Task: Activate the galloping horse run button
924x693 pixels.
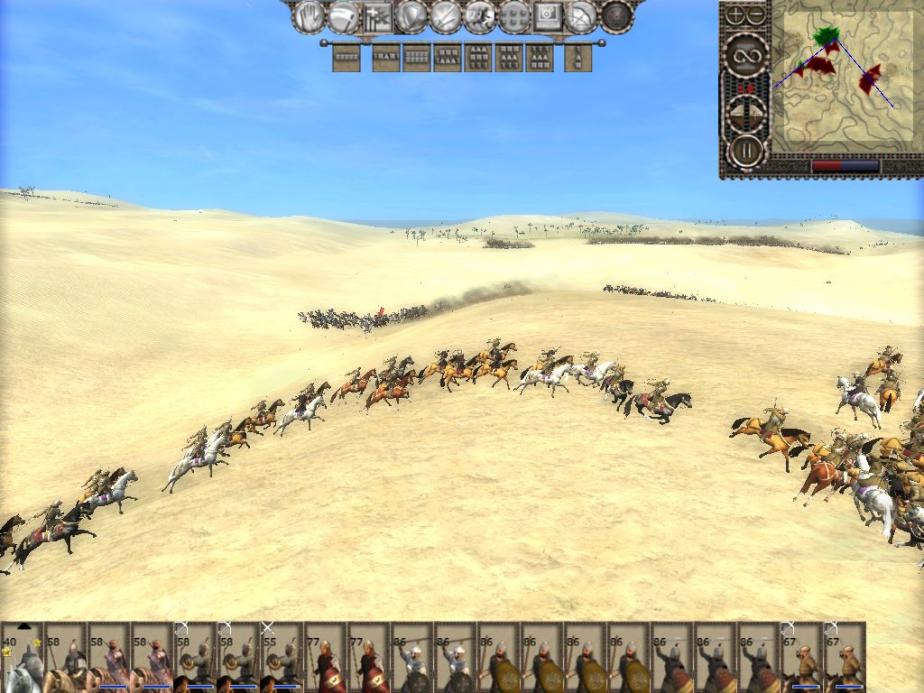Action: tap(479, 16)
